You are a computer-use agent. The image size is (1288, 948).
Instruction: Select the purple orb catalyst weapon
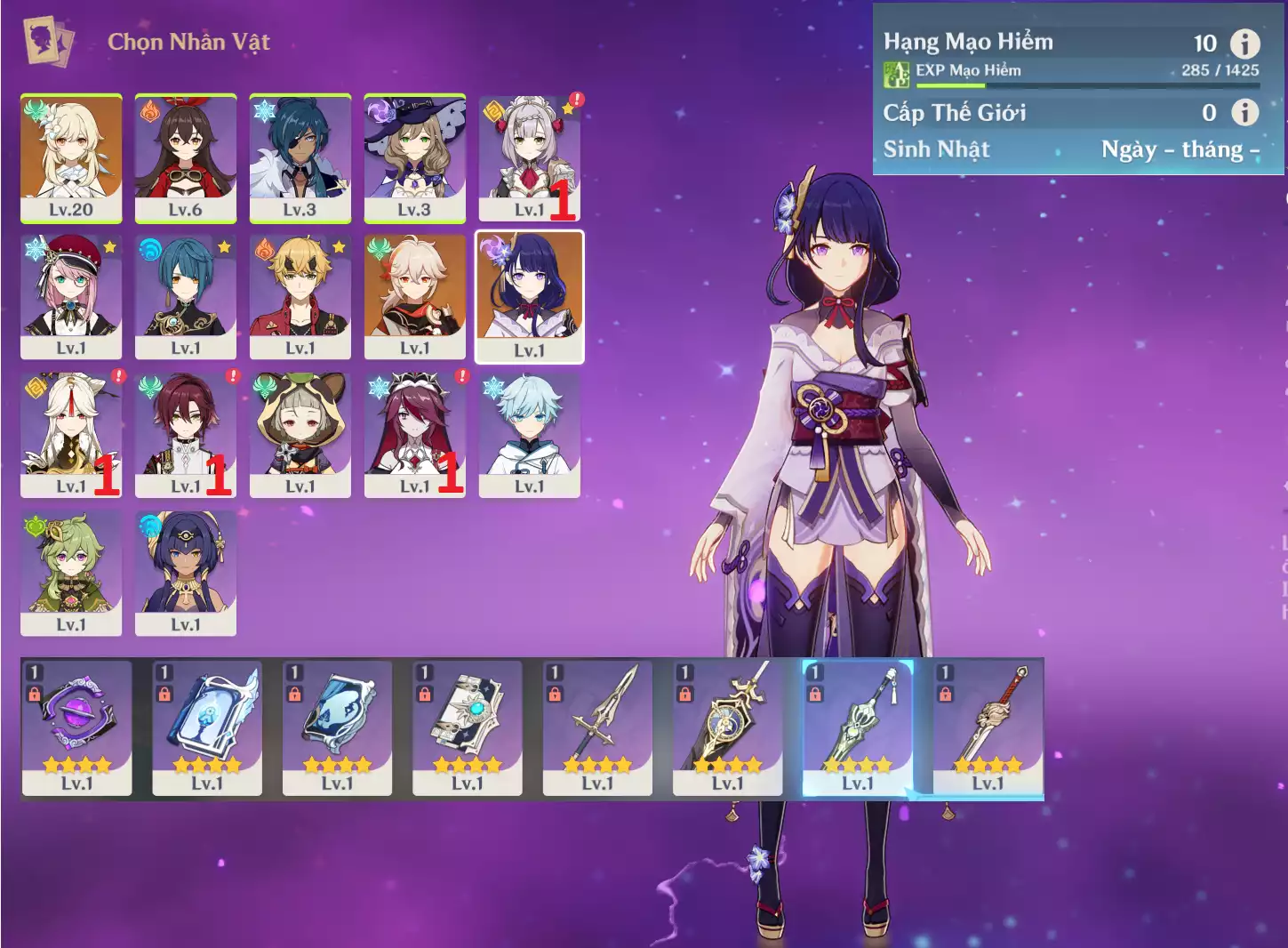77,727
